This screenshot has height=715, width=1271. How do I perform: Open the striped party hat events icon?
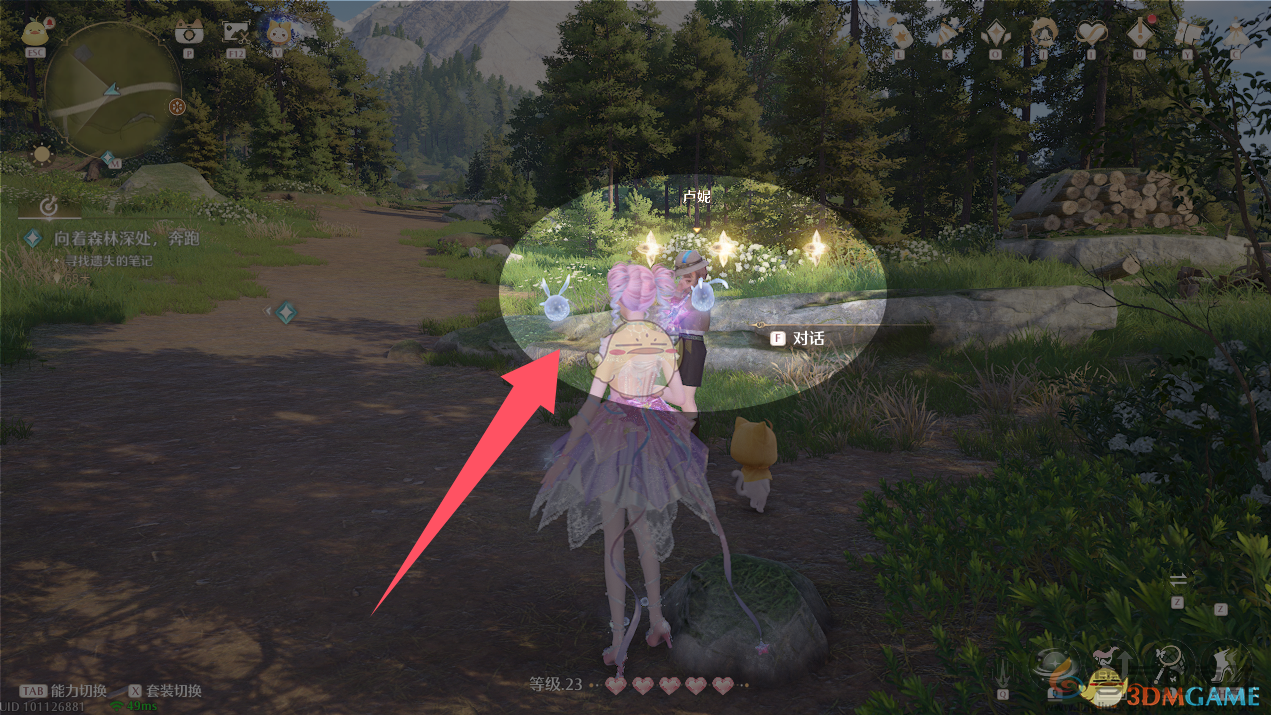(x=947, y=34)
